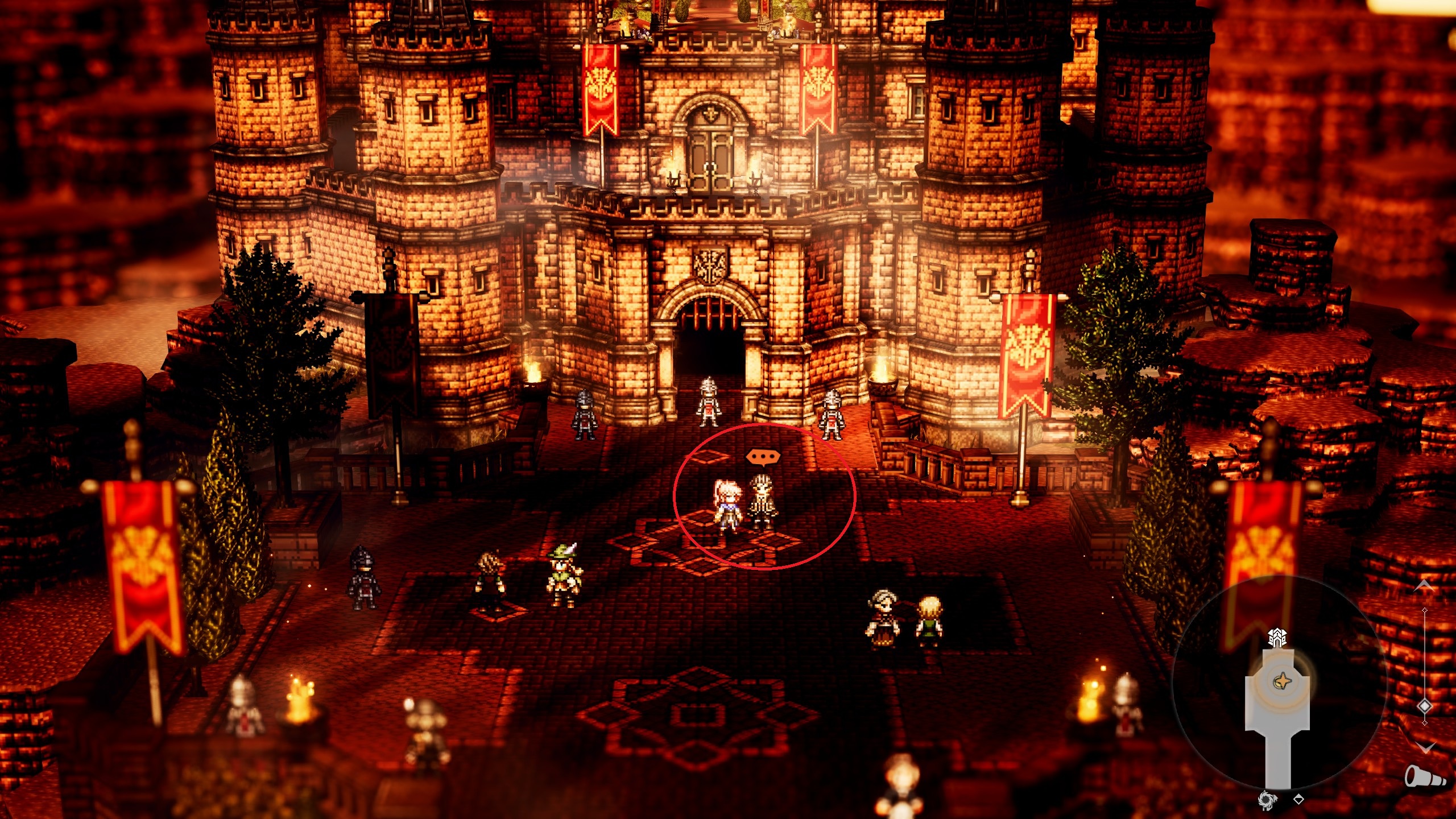The image size is (1456, 819).
Task: Click the swirl icon beneath the minimap
Action: (1266, 800)
